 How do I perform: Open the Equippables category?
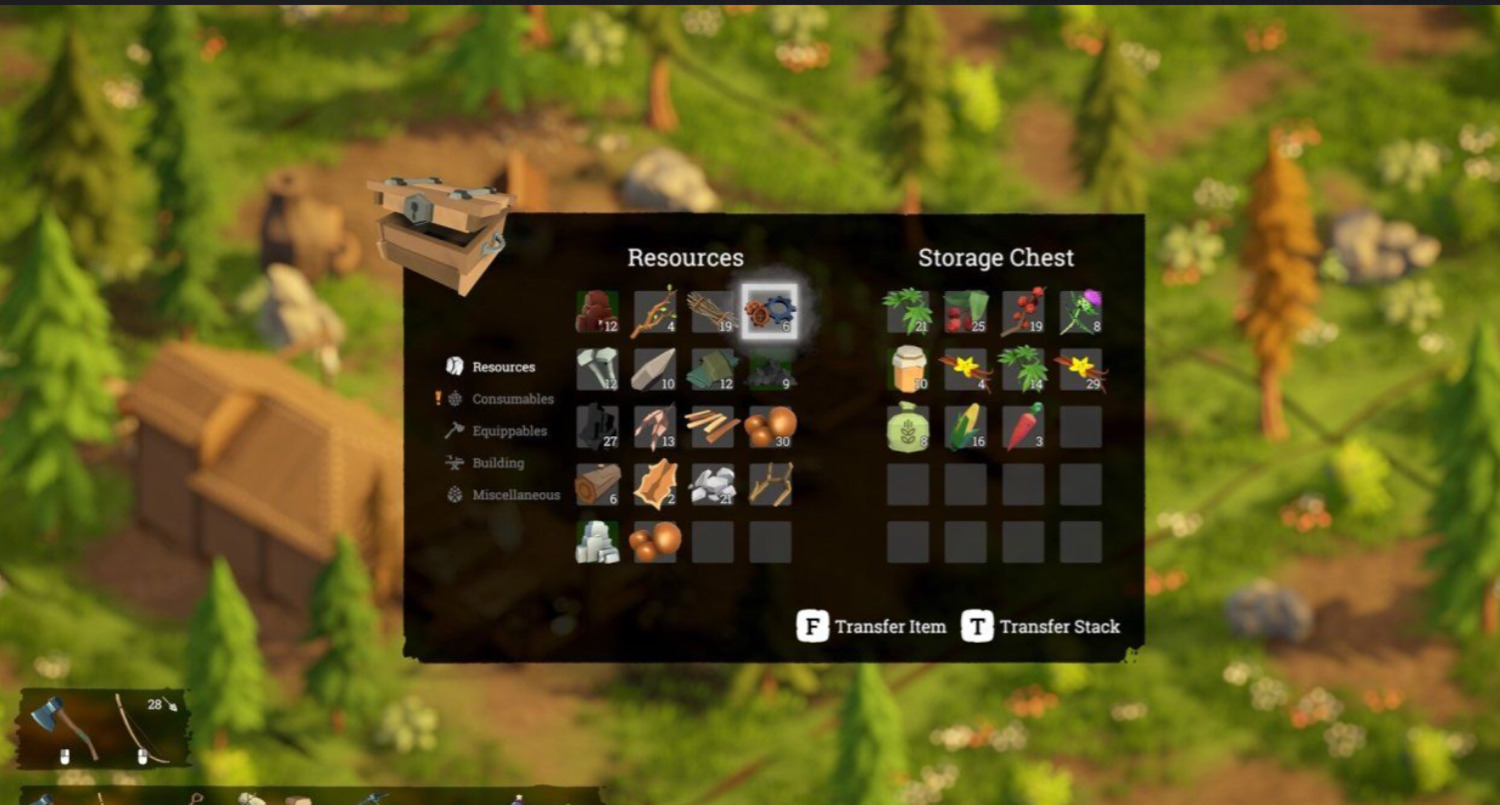[x=509, y=431]
